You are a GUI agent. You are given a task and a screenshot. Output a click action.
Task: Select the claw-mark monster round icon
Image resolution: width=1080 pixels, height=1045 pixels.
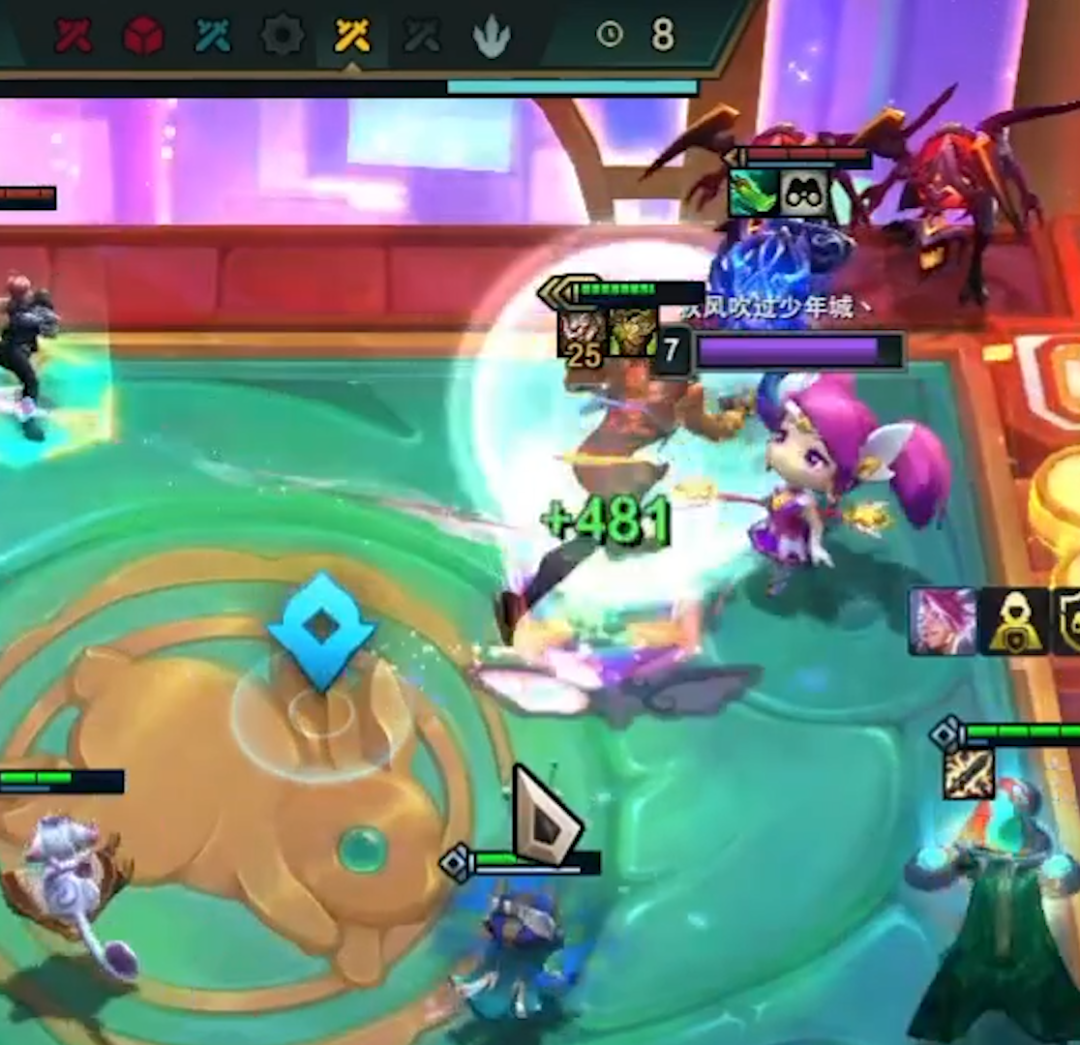[x=492, y=37]
